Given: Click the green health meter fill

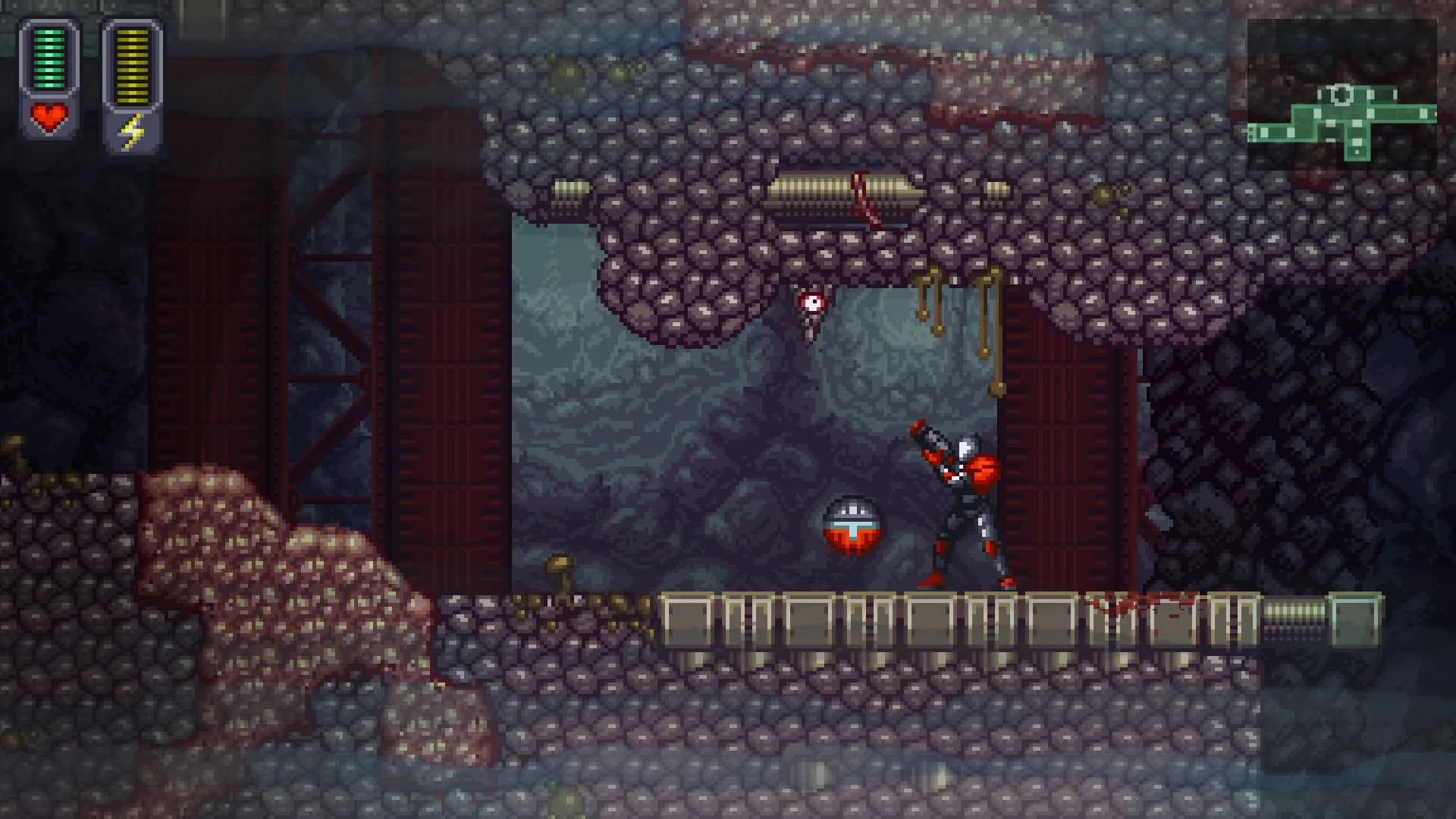Looking at the screenshot, I should click(48, 57).
